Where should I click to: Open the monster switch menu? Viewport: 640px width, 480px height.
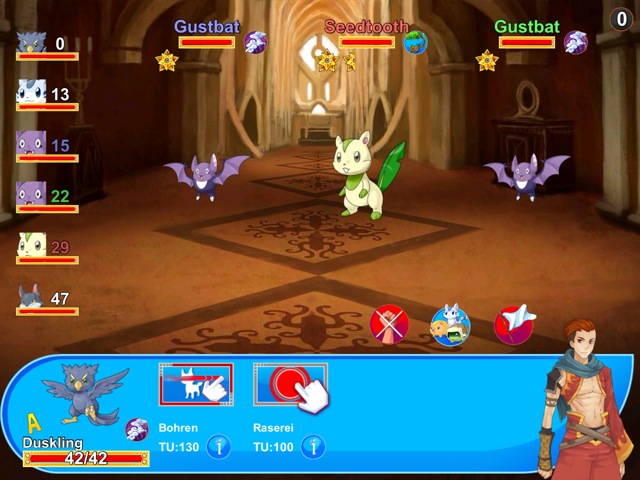pyautogui.click(x=450, y=325)
